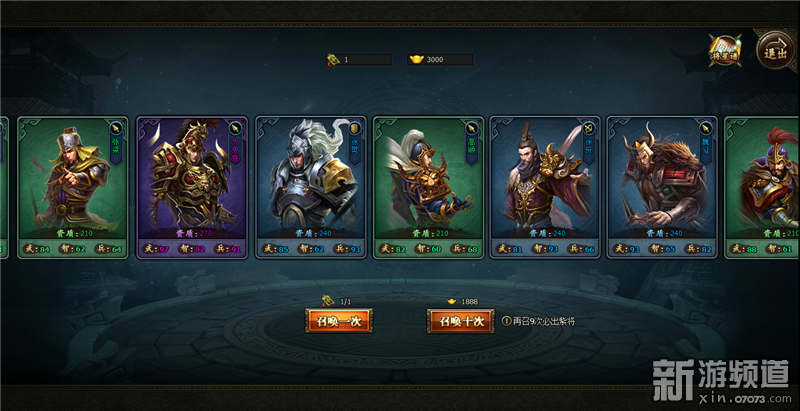Exit via the 退出 button

773,50
